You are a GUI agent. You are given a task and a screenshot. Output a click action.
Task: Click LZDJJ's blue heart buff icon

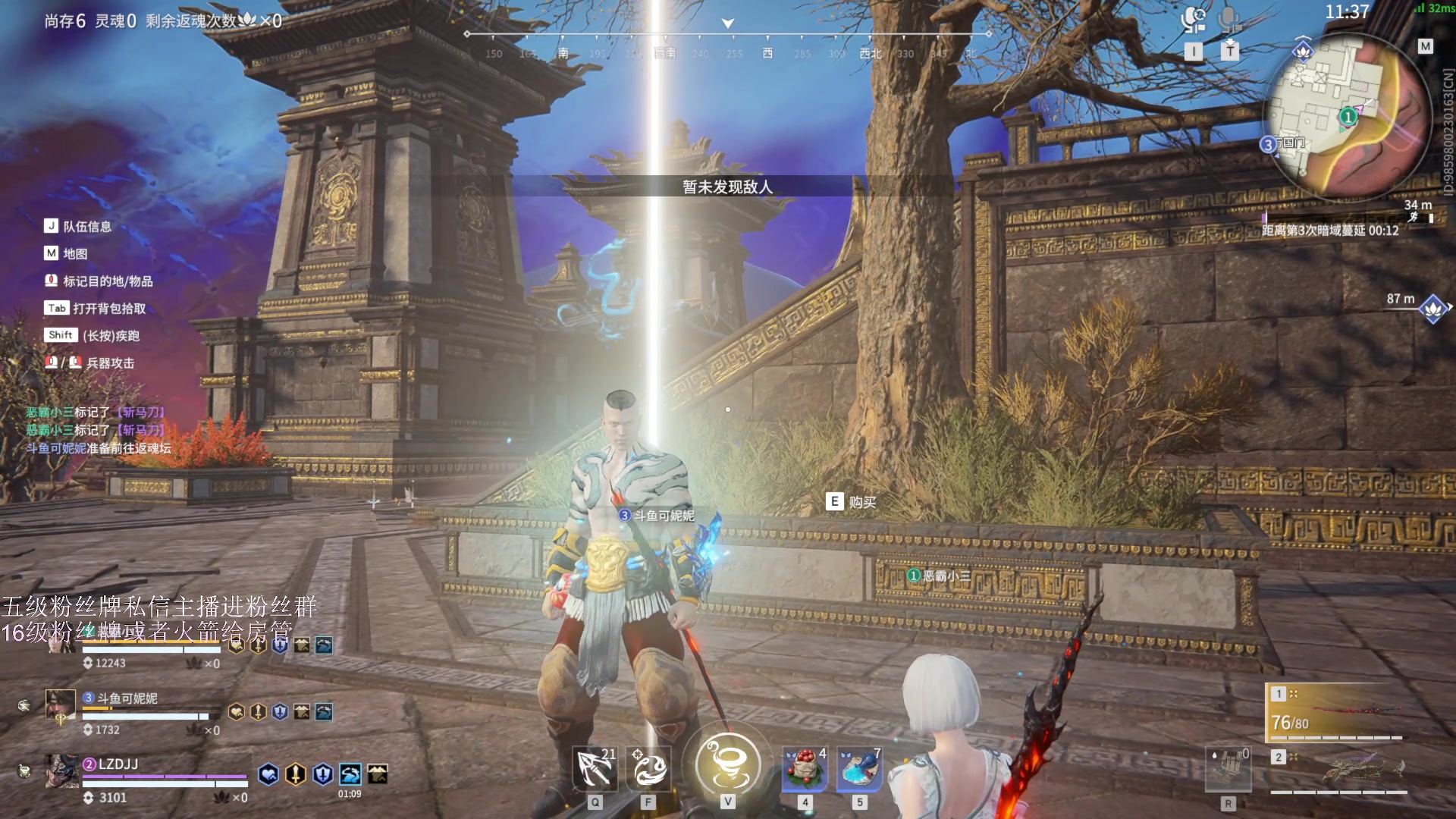268,773
